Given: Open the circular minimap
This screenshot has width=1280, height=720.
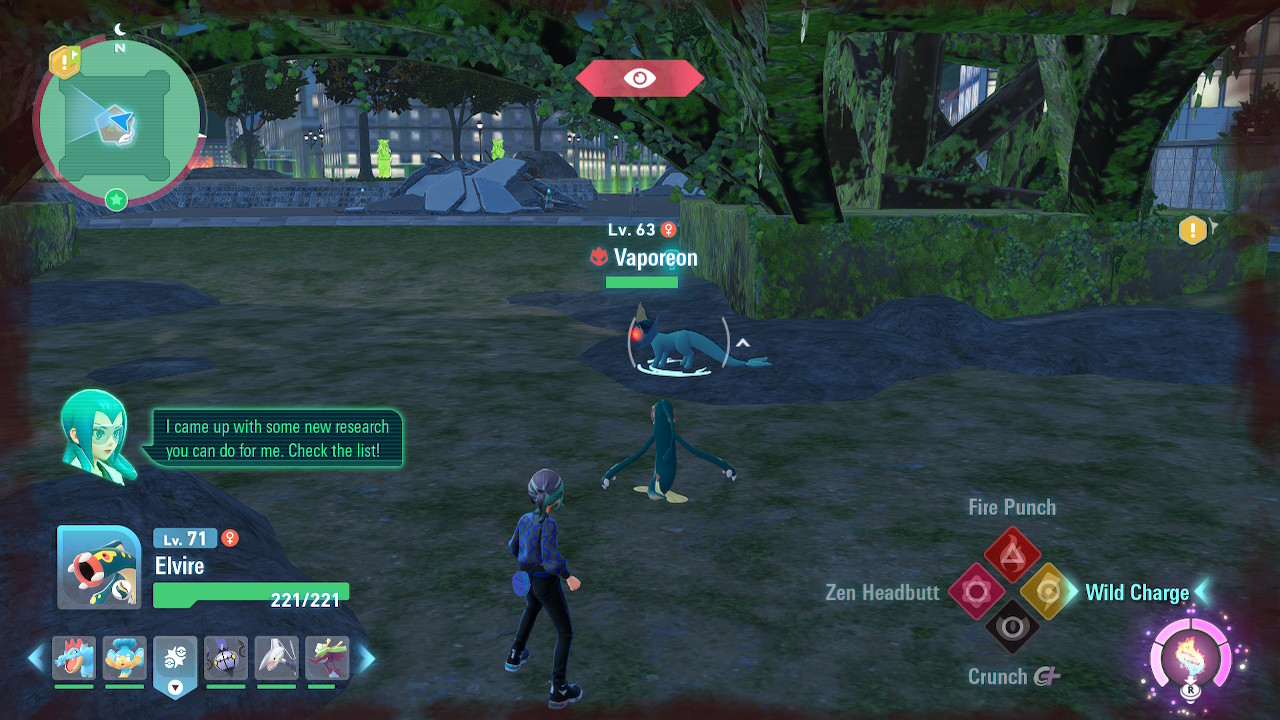Looking at the screenshot, I should tap(118, 122).
